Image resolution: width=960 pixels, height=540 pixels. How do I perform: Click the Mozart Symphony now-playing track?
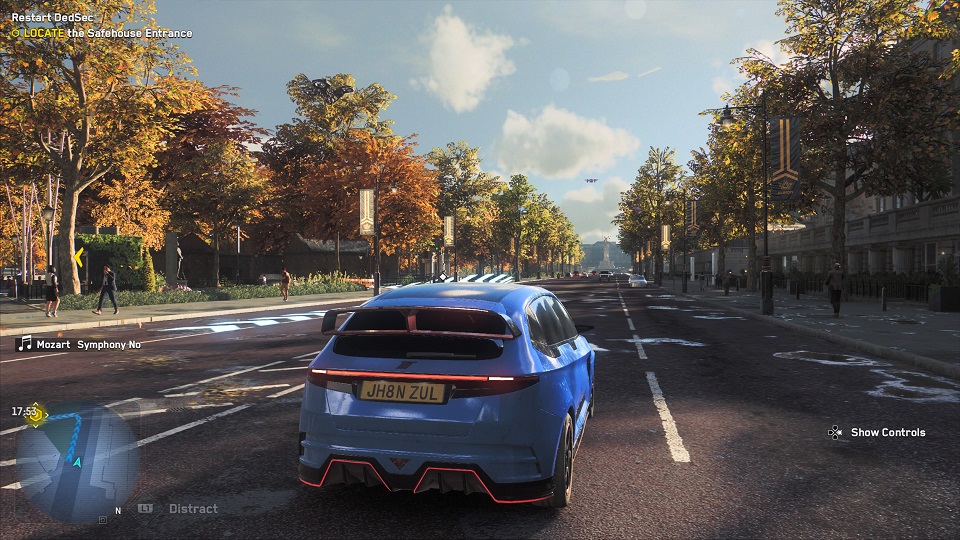(x=80, y=344)
